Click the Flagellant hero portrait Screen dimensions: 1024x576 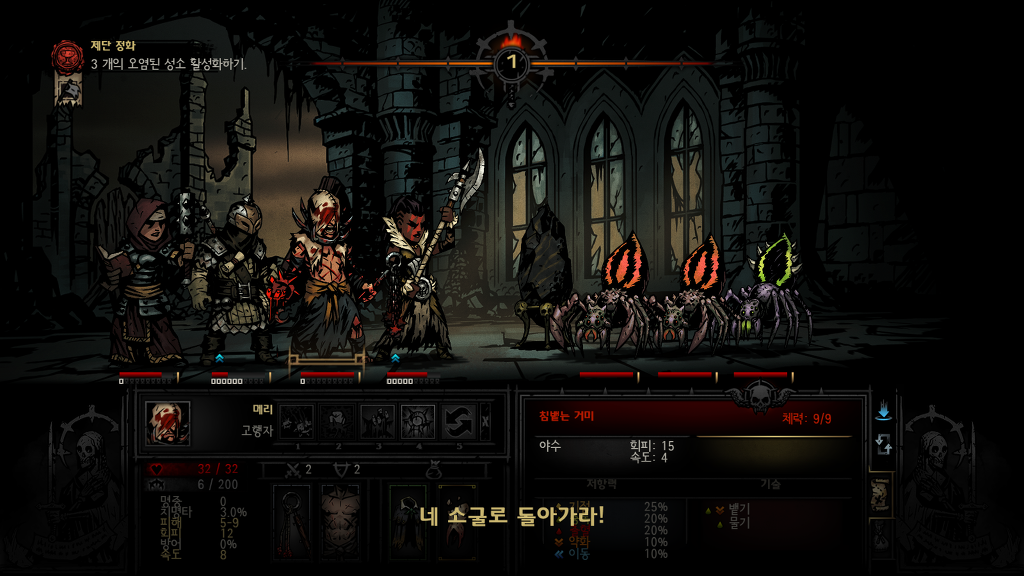click(x=167, y=422)
